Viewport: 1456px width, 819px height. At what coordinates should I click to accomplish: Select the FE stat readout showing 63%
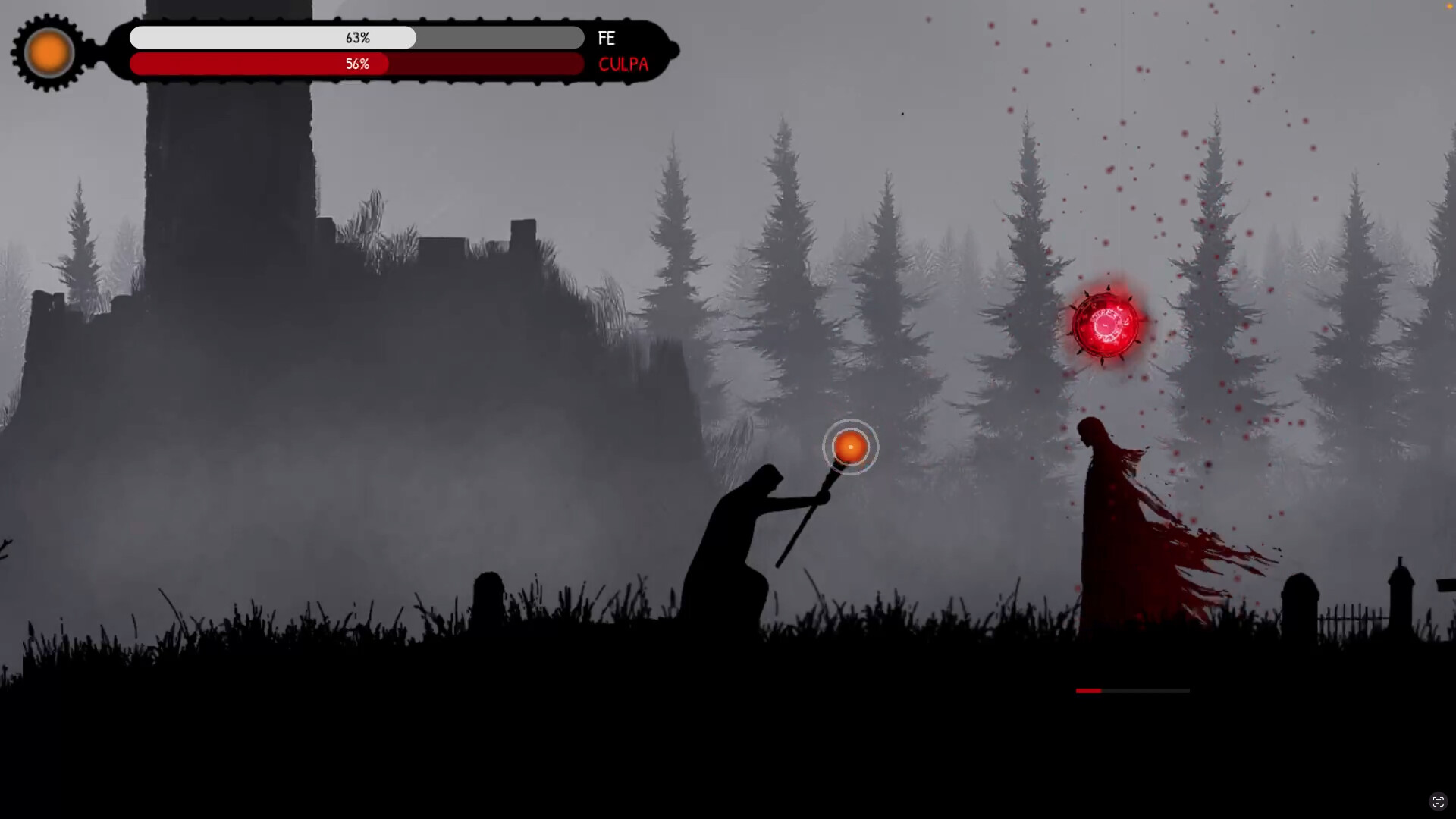(x=357, y=37)
